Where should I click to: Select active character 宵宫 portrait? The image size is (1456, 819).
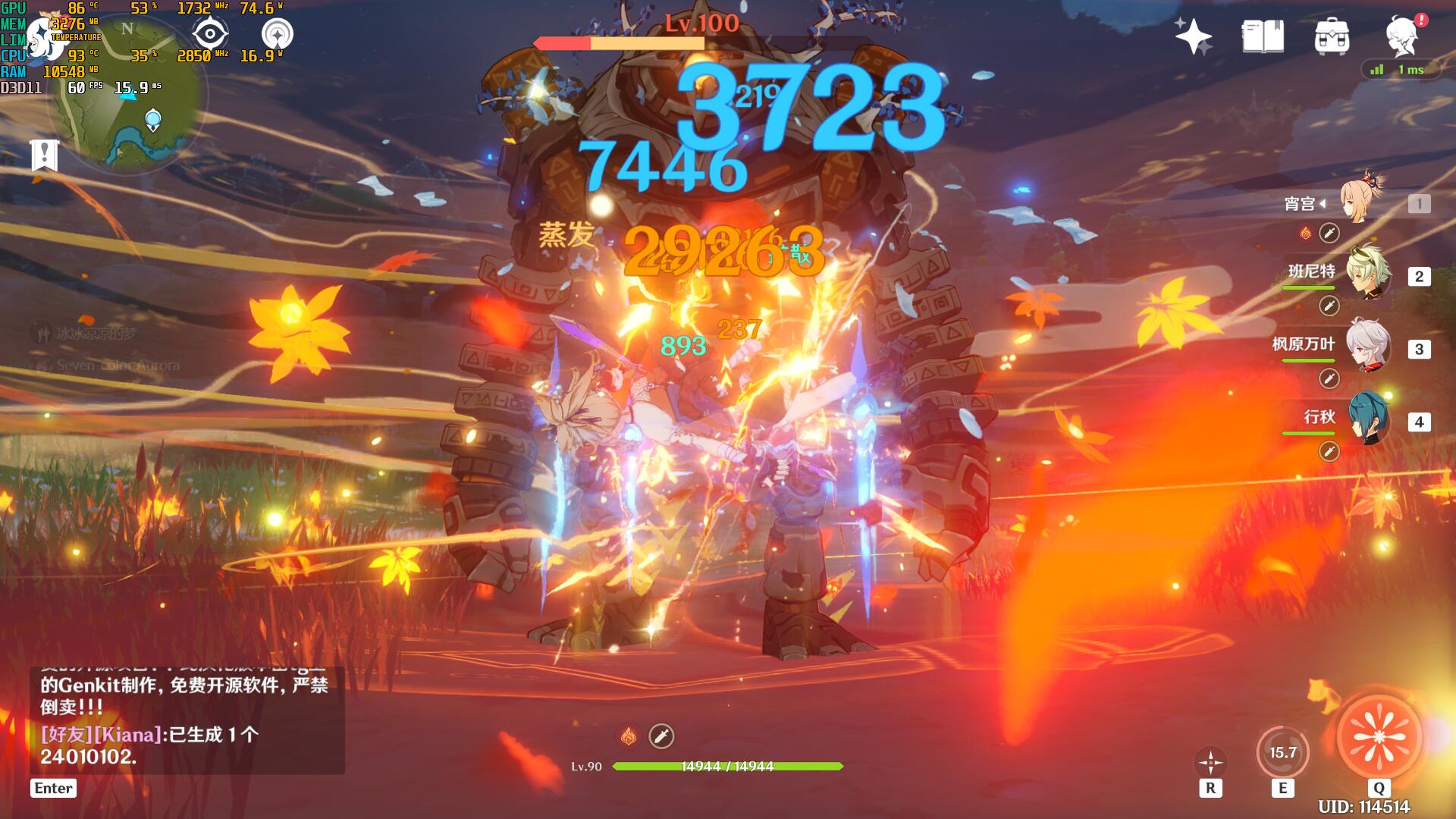point(1361,202)
